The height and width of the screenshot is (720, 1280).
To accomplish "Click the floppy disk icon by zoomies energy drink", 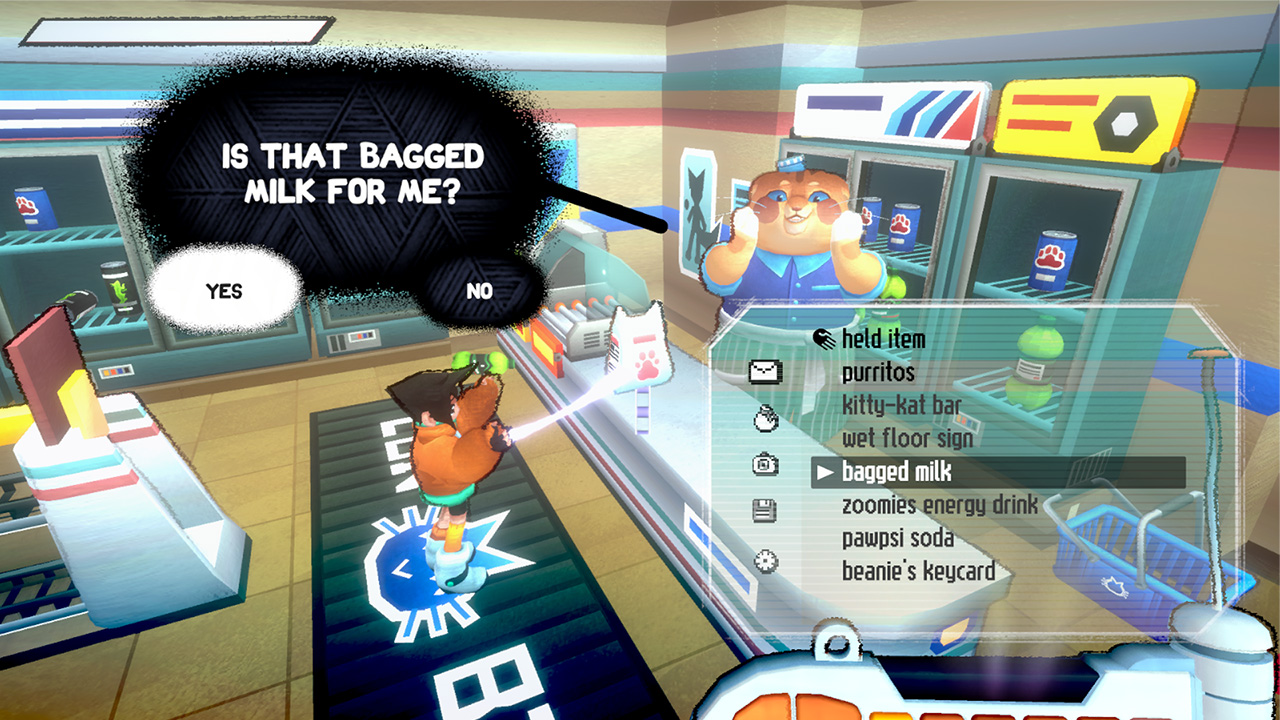I will pyautogui.click(x=763, y=510).
